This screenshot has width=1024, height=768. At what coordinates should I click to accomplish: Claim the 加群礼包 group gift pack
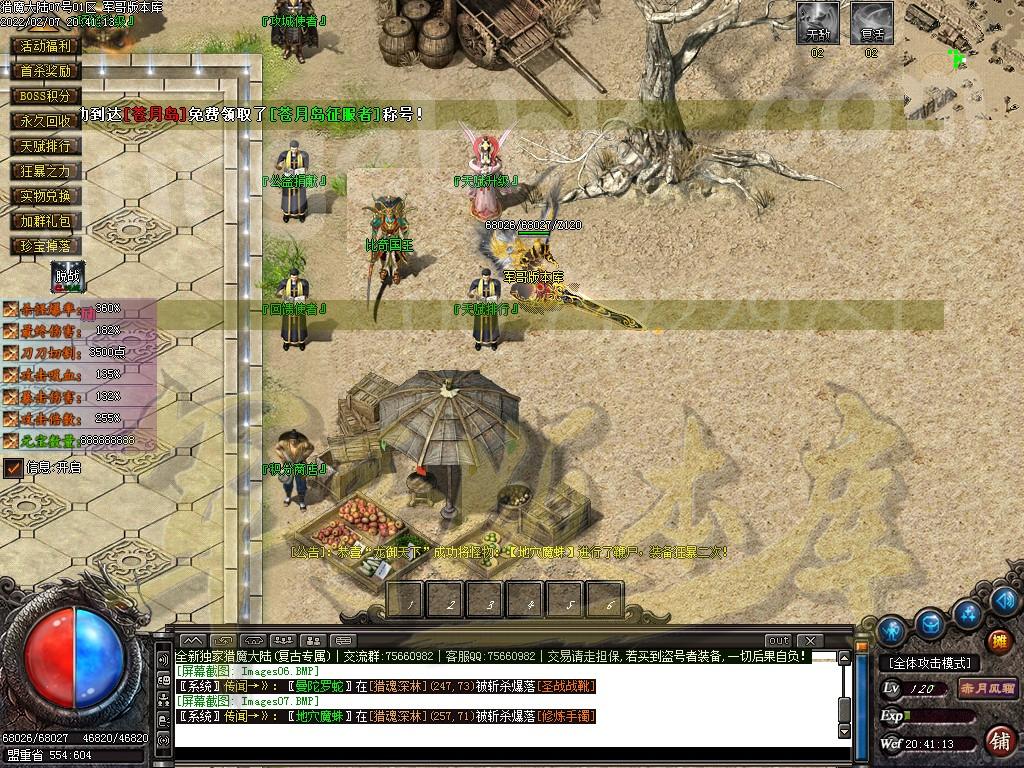point(45,221)
